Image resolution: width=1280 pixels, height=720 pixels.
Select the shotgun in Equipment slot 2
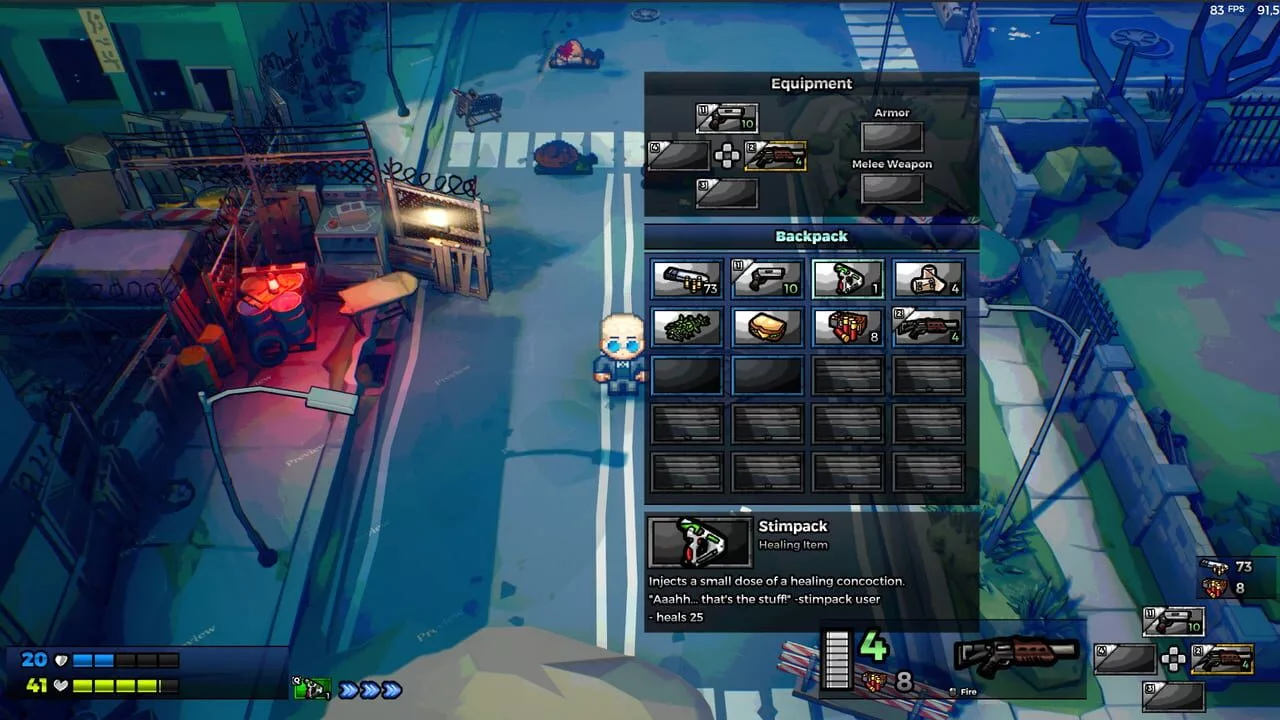pyautogui.click(x=775, y=156)
